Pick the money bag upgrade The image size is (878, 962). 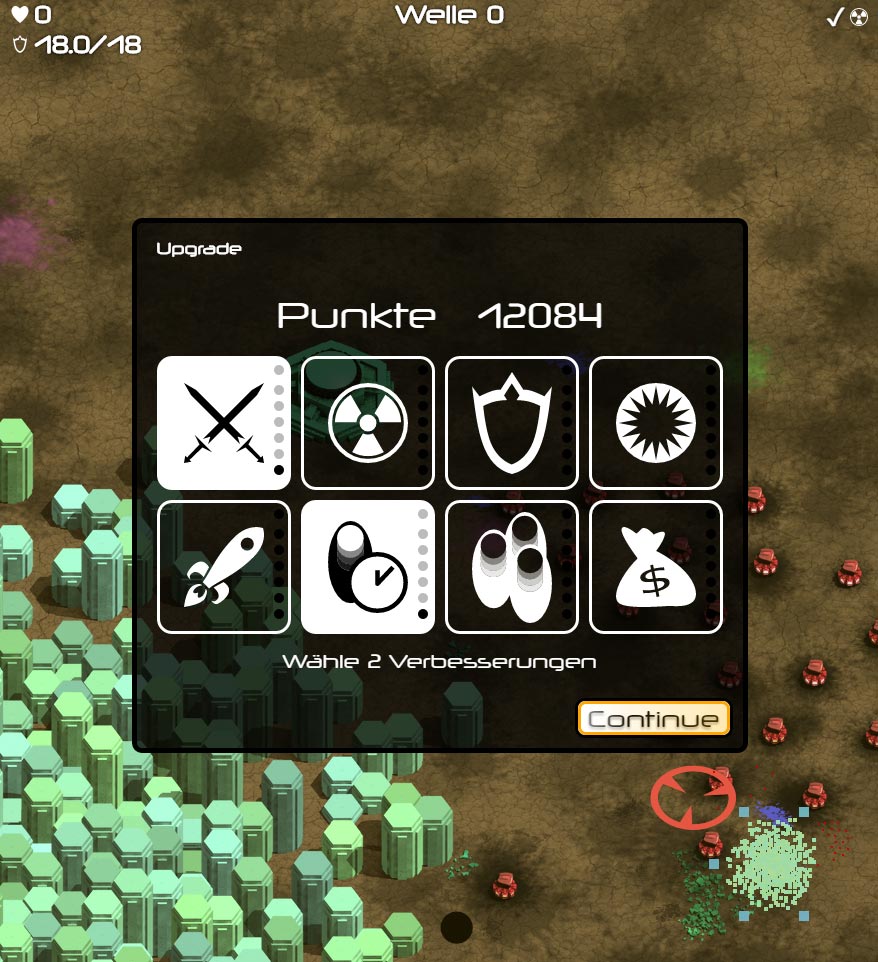tap(655, 567)
